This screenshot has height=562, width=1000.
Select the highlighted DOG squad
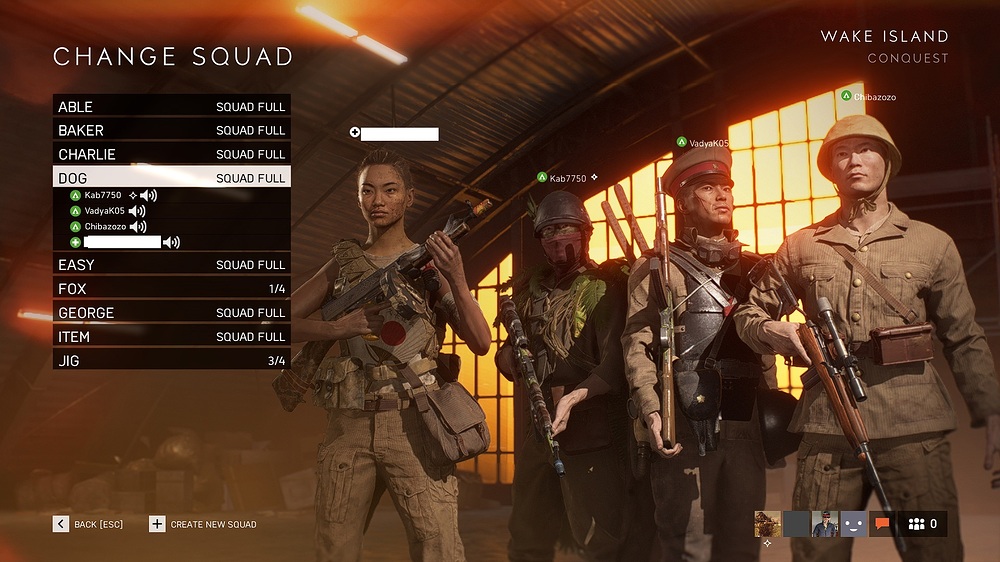click(x=171, y=178)
